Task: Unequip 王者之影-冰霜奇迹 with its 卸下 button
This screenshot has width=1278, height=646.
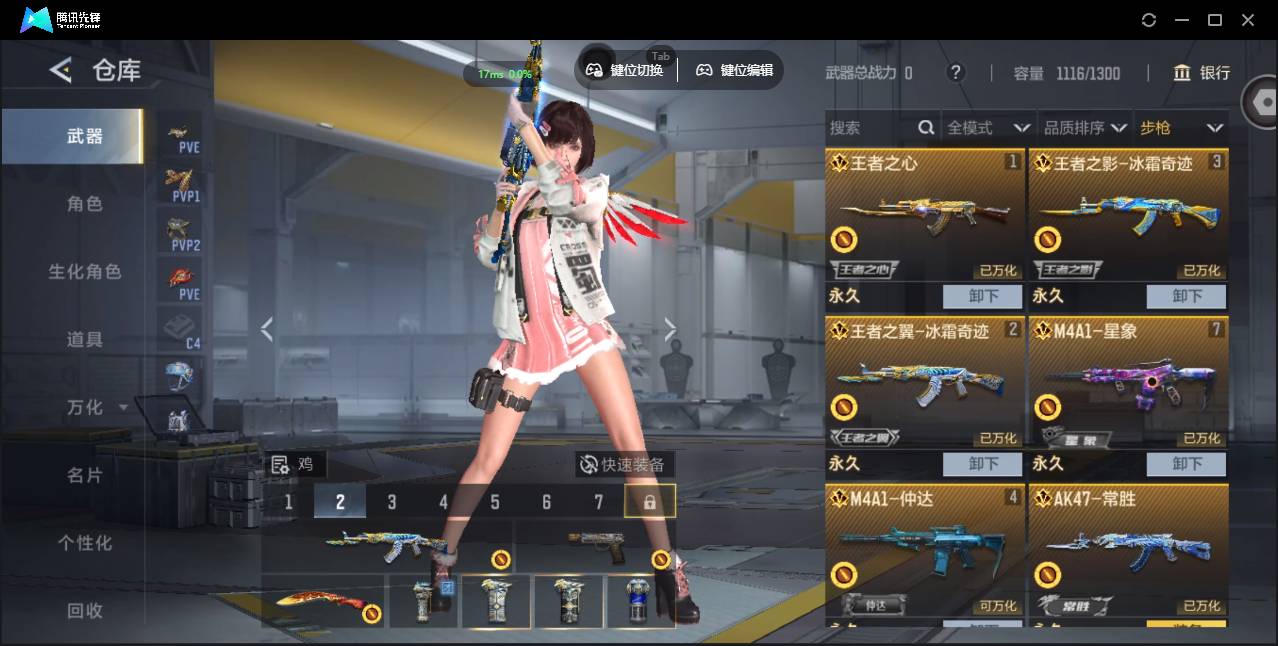Action: tap(1186, 296)
